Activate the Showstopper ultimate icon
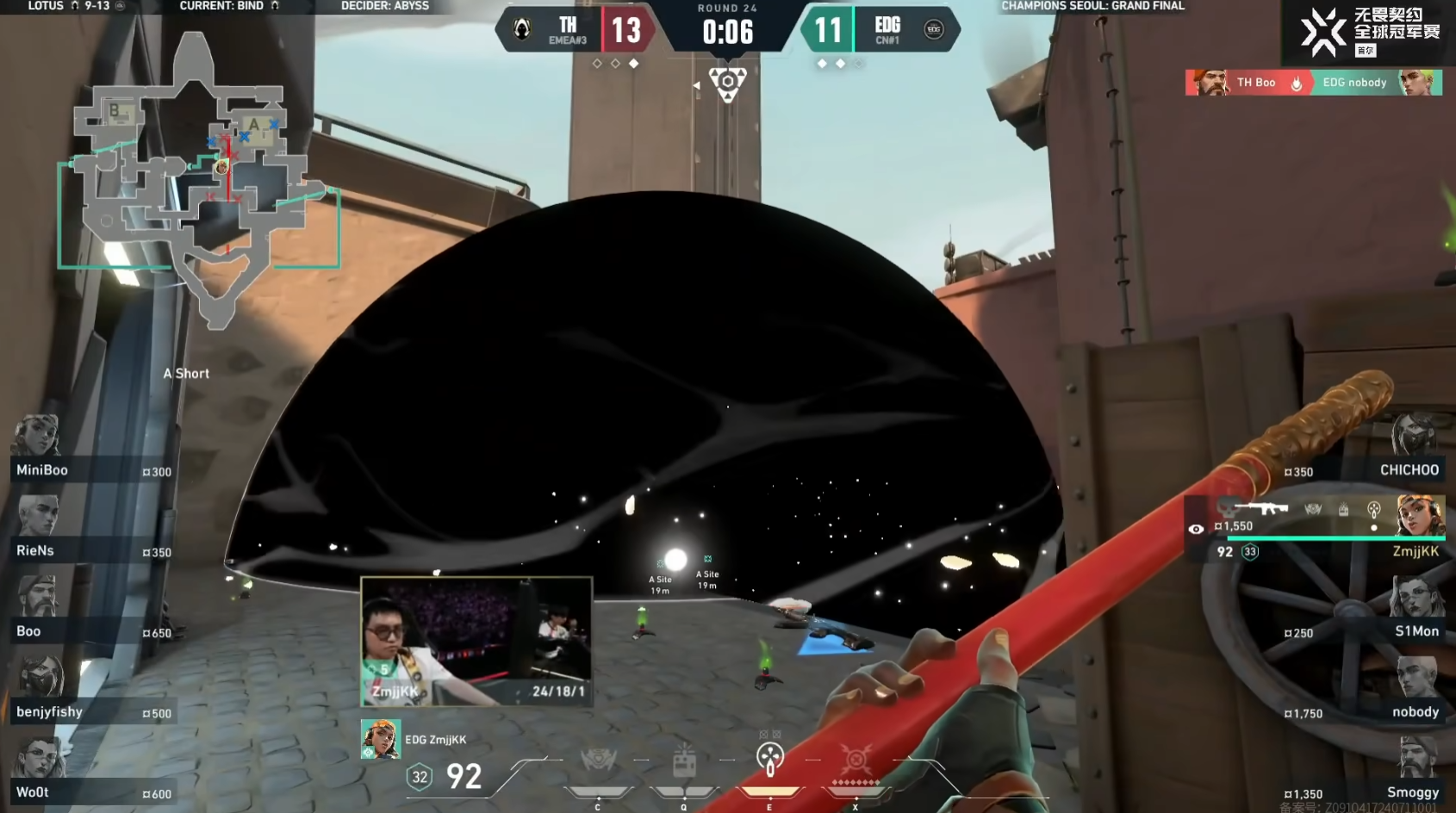Image resolution: width=1456 pixels, height=813 pixels. click(x=856, y=760)
